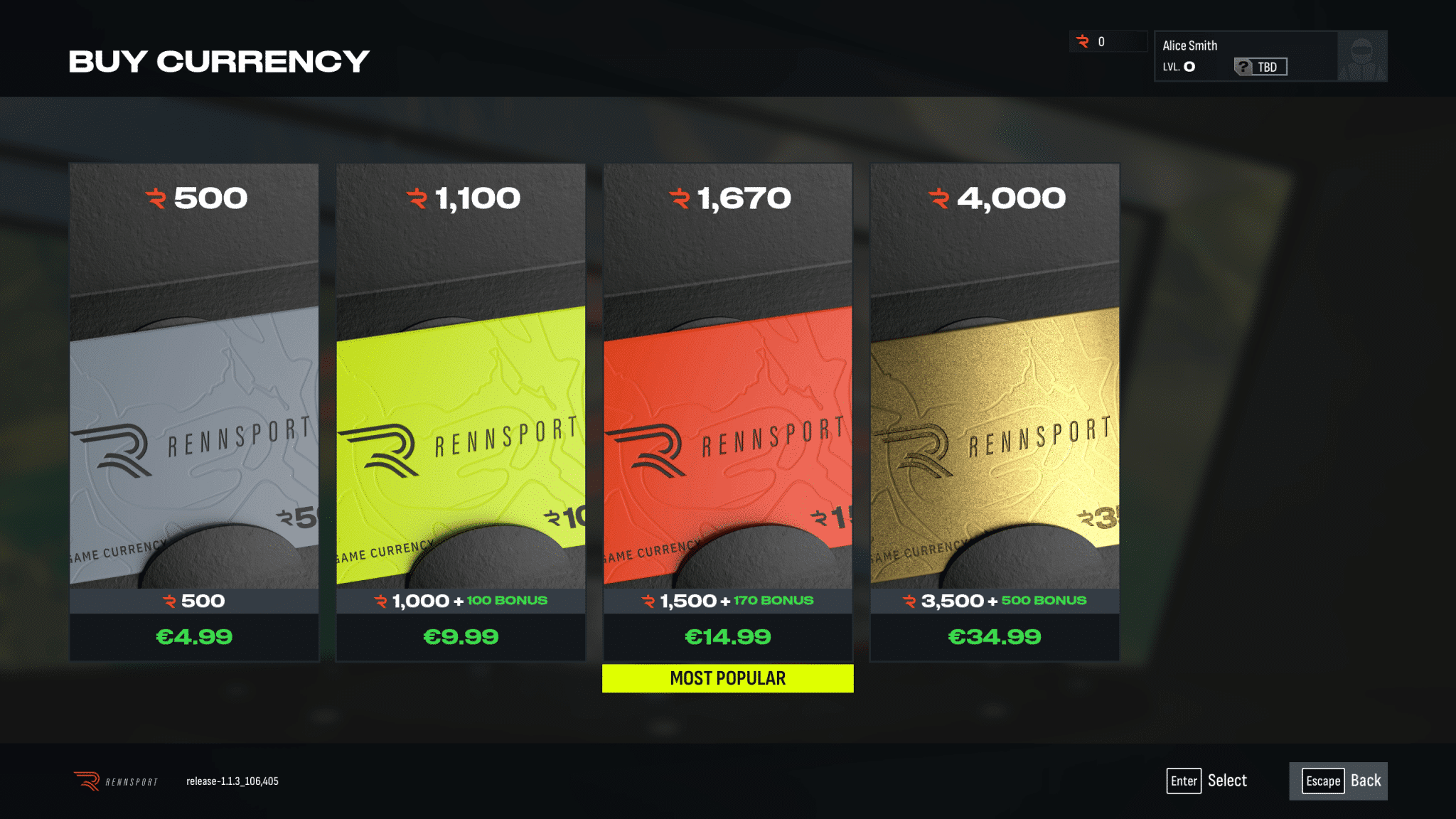Buy the gold 4,000 currency pack
The image size is (1456, 819).
click(x=995, y=412)
